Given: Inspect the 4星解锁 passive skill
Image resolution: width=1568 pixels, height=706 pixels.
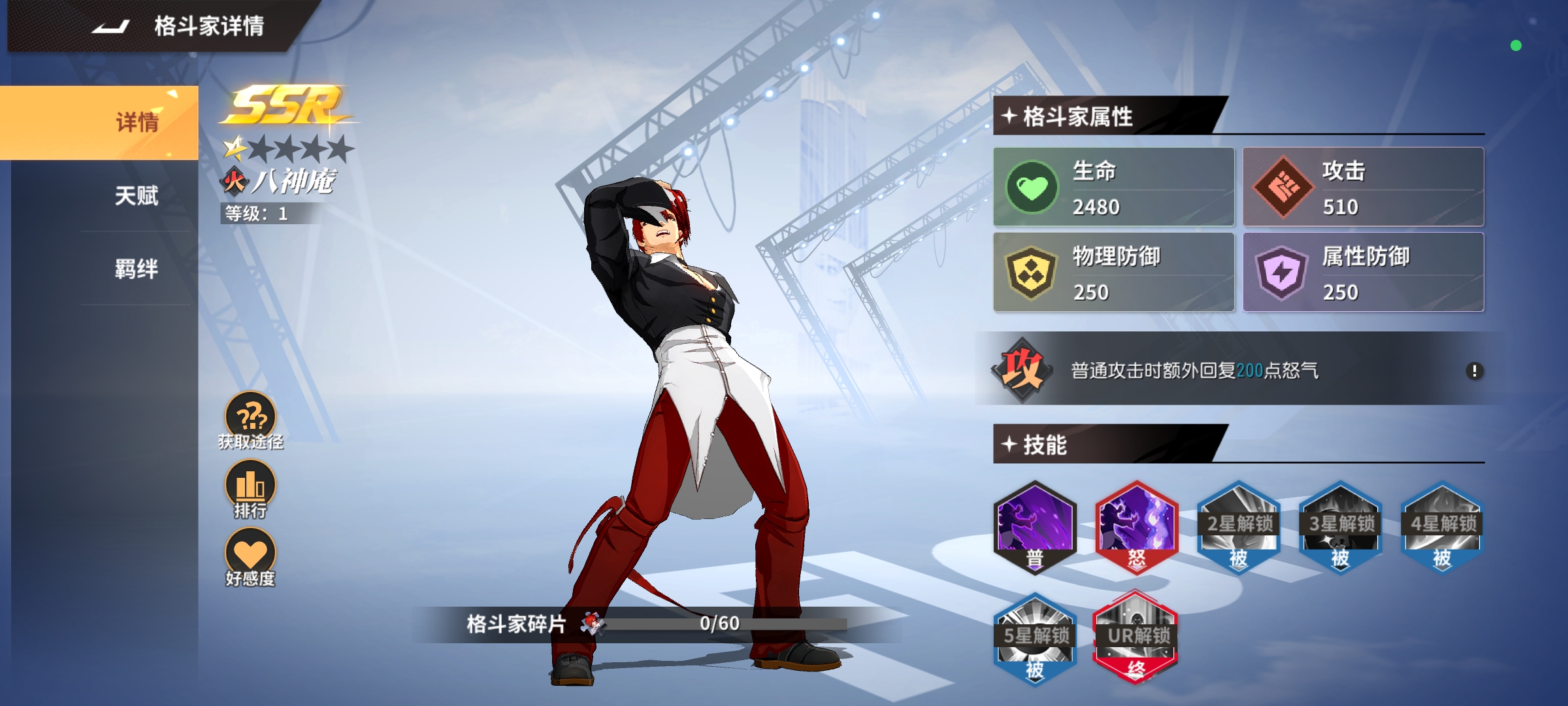Looking at the screenshot, I should point(1443,528).
